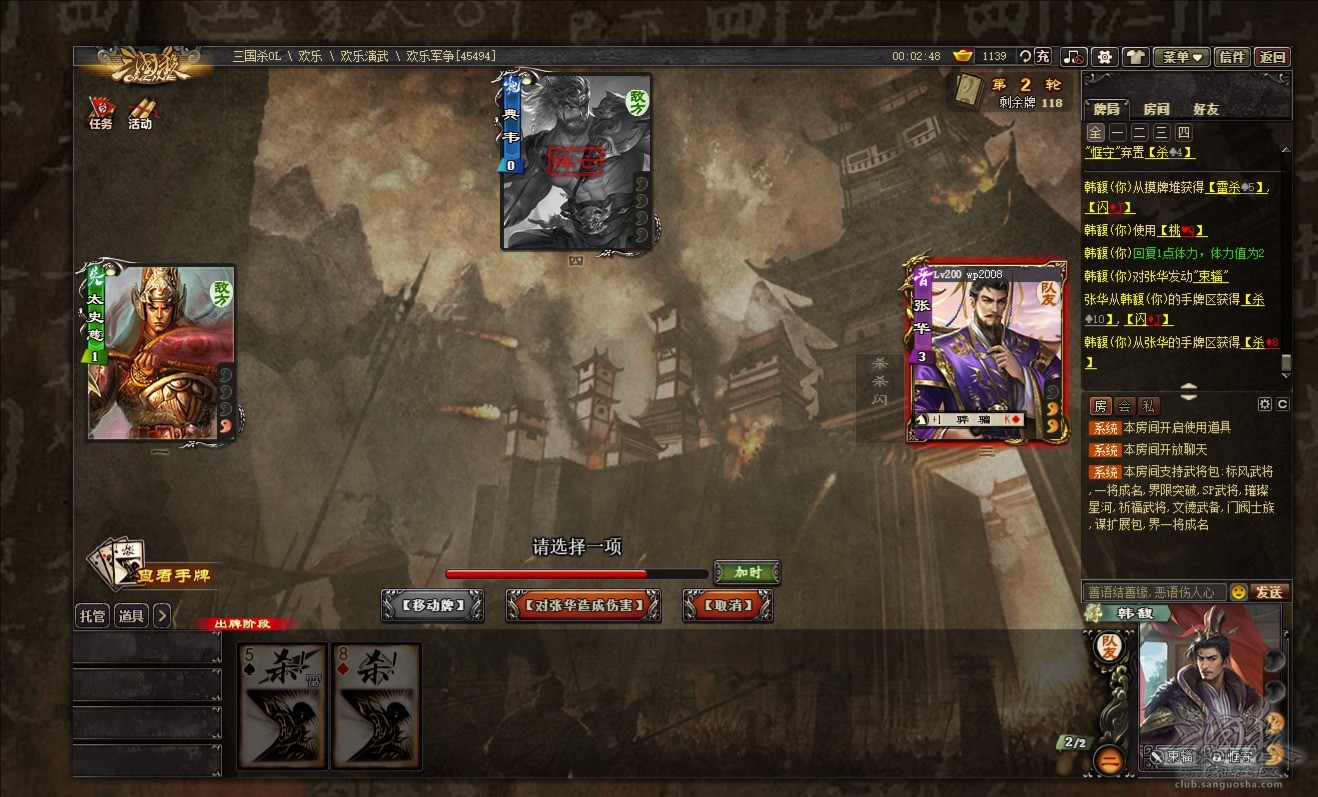Choose 对张华造成伤害 (damage Zhang Hua) option

583,605
